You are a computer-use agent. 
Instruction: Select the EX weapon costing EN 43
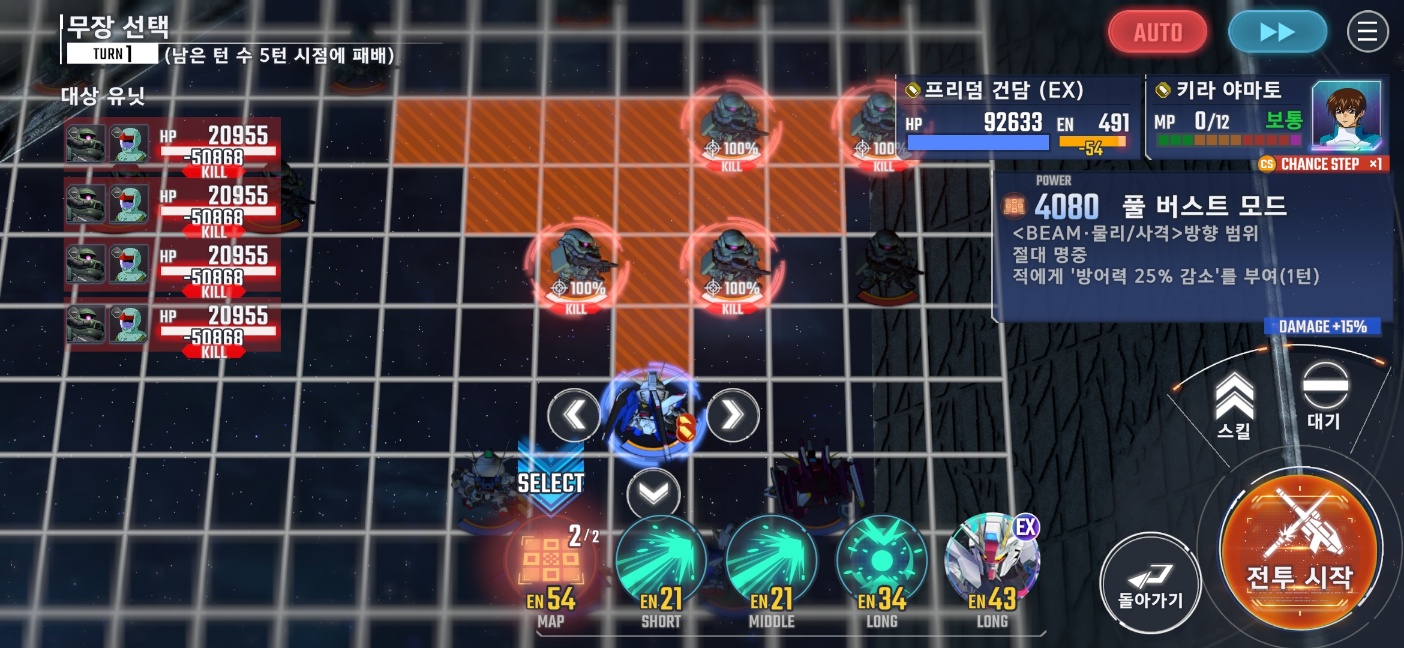tap(992, 562)
